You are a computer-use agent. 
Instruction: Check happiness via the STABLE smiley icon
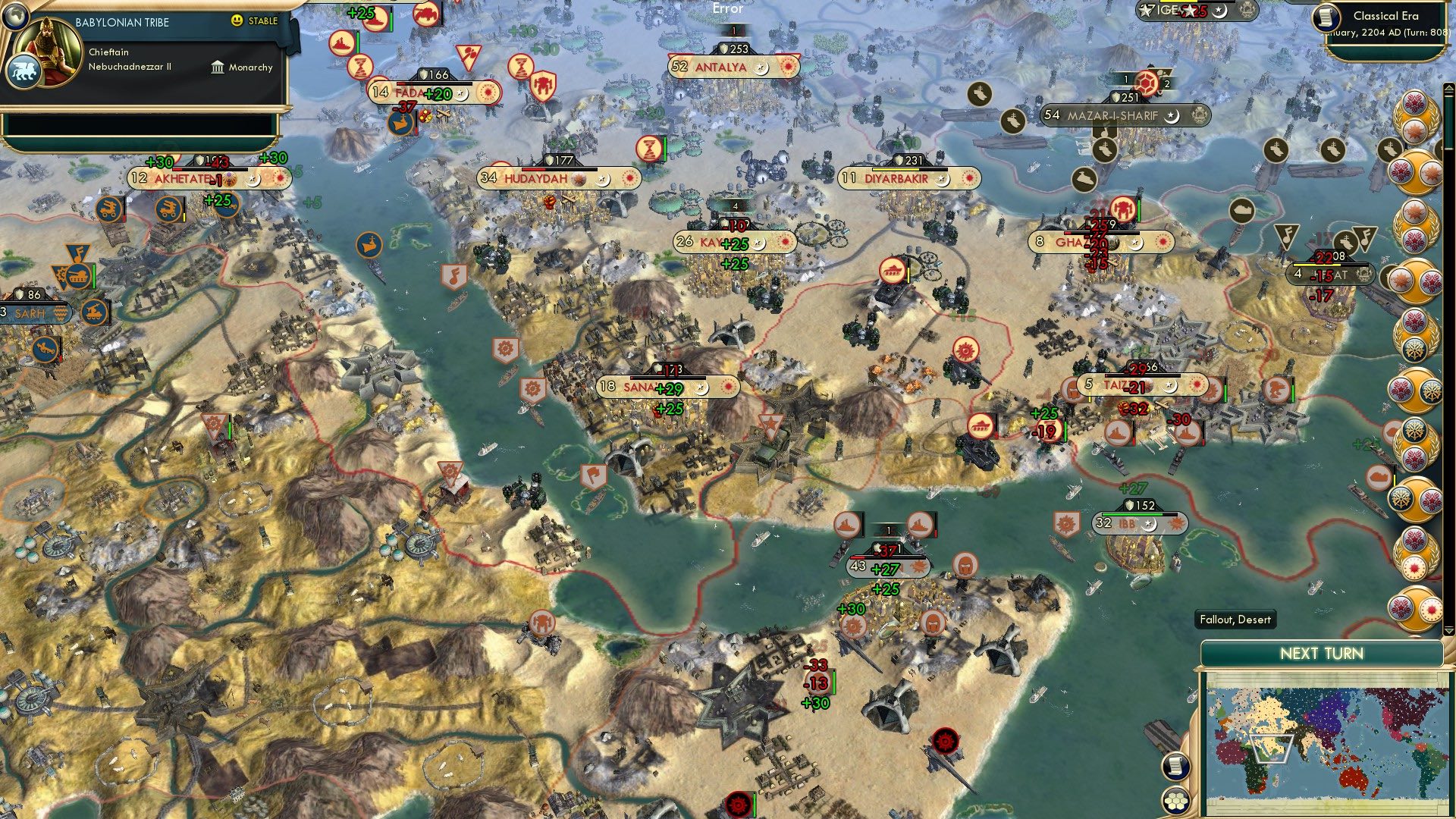(x=237, y=21)
